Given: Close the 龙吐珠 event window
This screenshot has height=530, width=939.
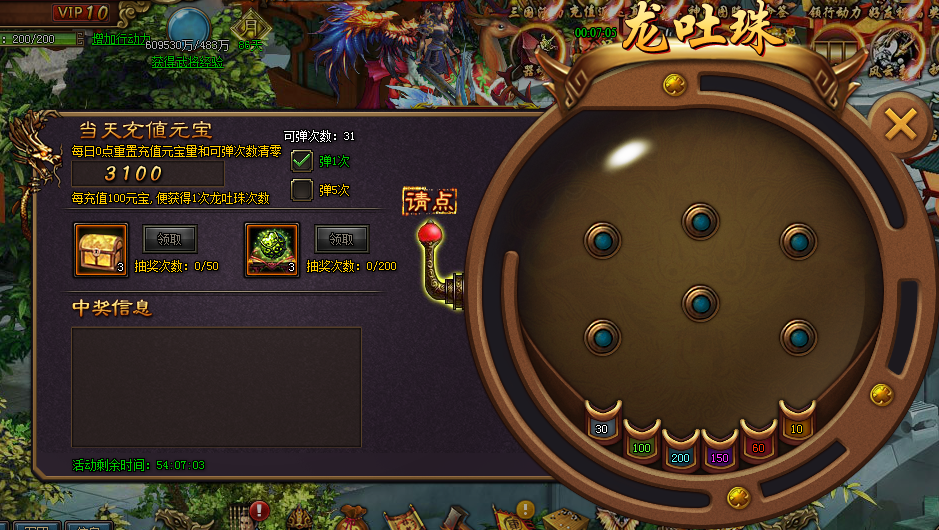Looking at the screenshot, I should pyautogui.click(x=900, y=125).
